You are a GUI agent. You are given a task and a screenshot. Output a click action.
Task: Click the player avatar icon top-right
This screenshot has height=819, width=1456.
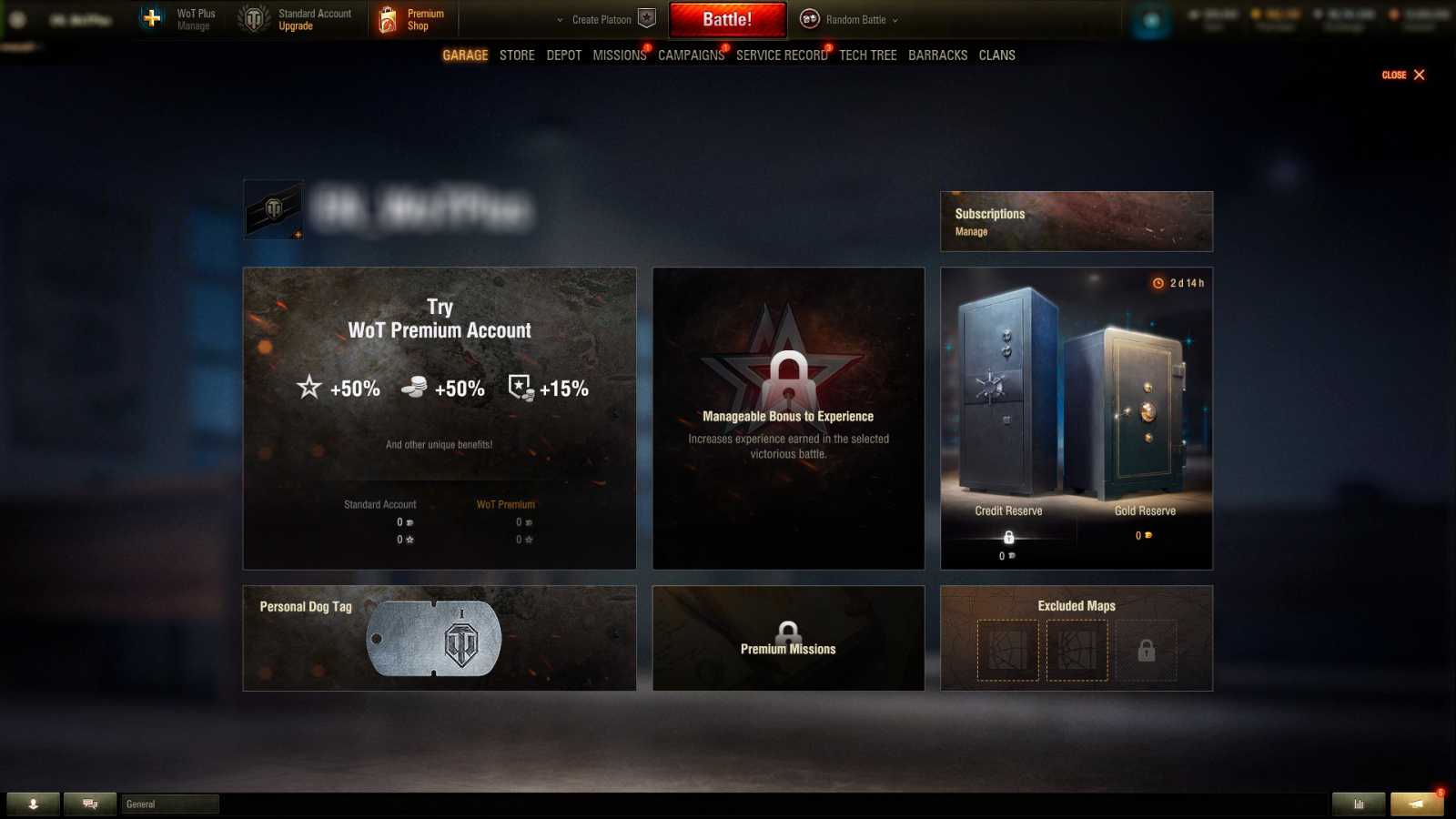(1150, 18)
